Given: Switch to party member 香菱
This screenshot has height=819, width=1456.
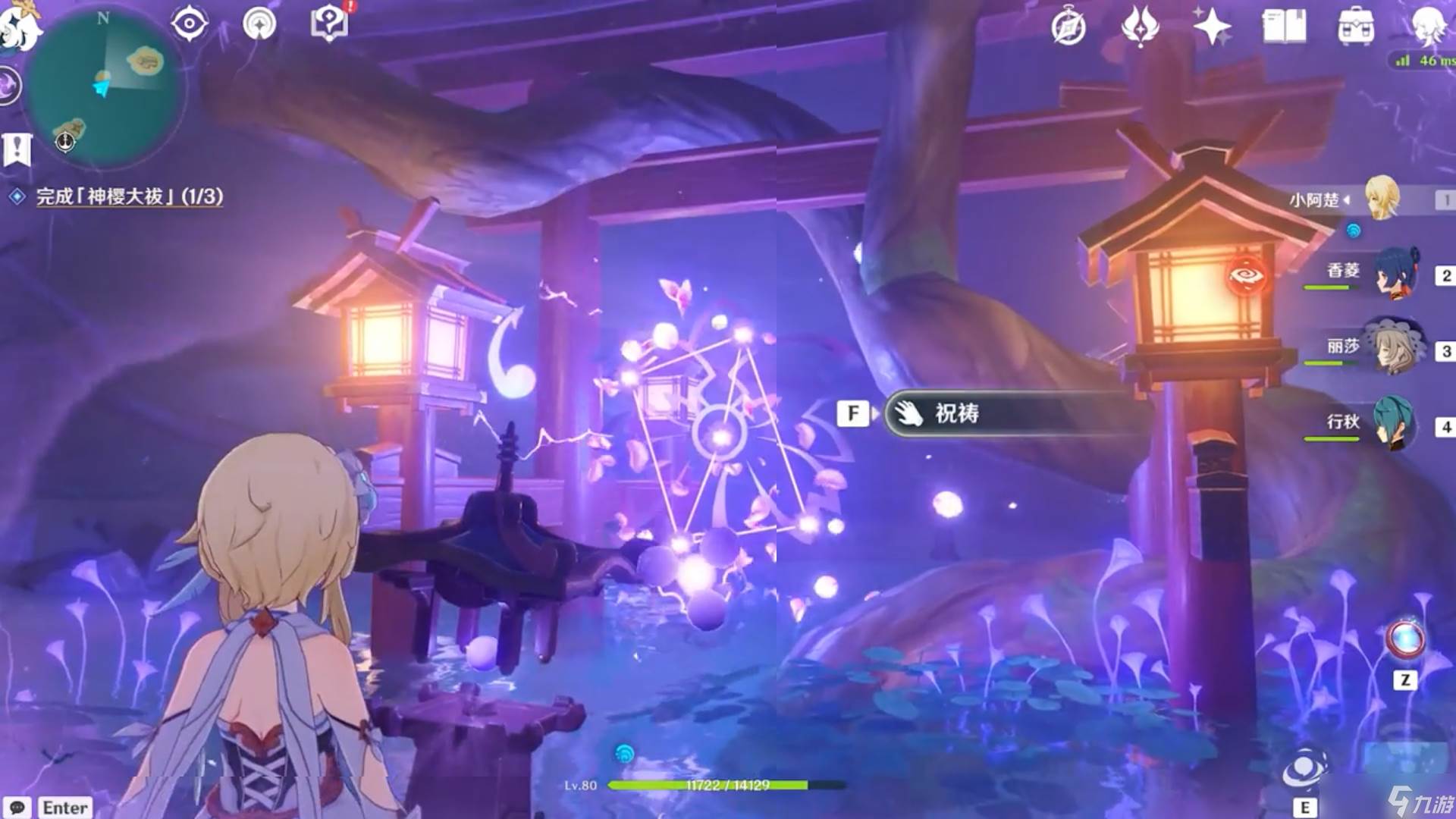Looking at the screenshot, I should click(1395, 273).
